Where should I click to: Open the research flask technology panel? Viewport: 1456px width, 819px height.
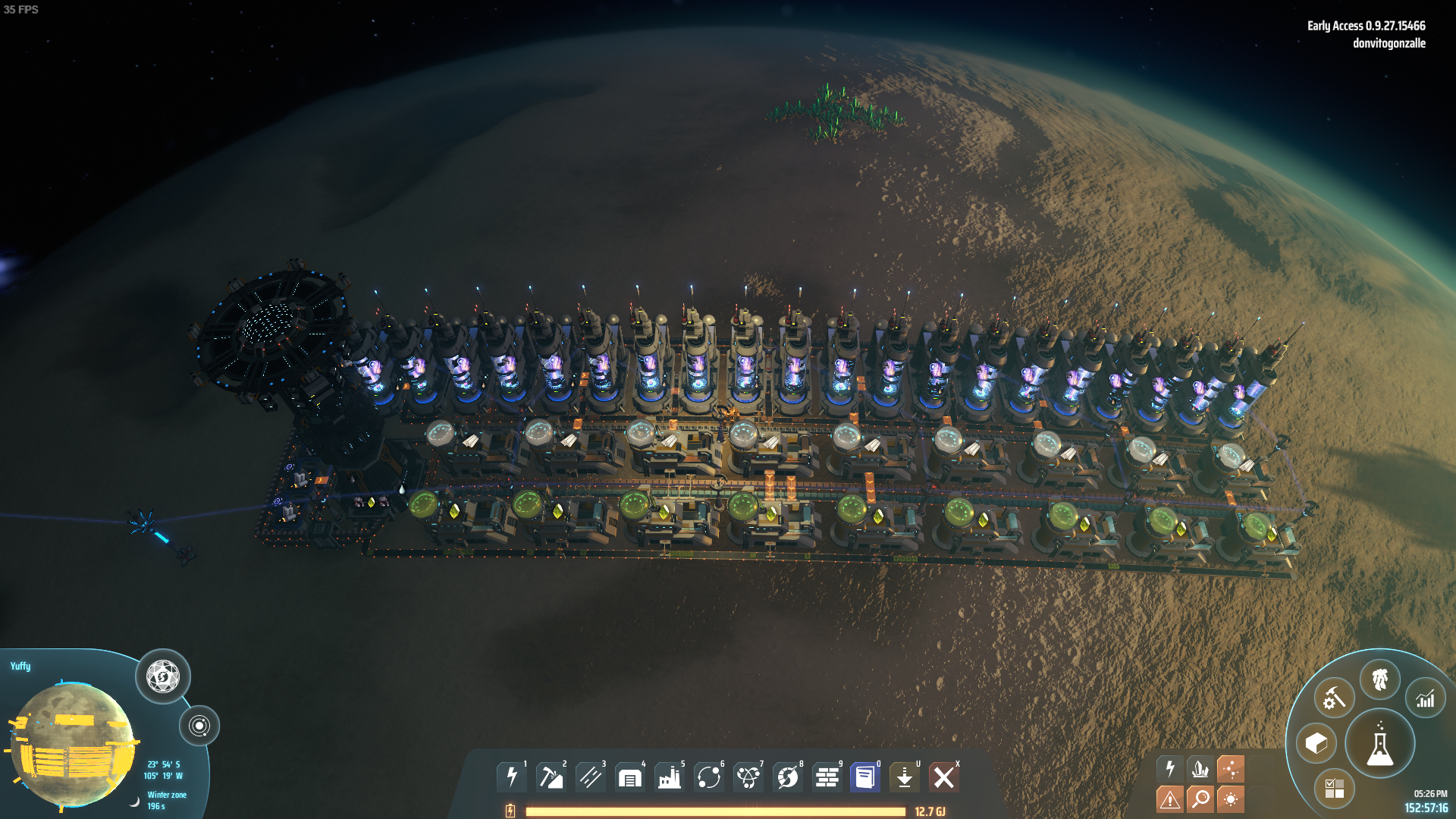click(x=1379, y=745)
